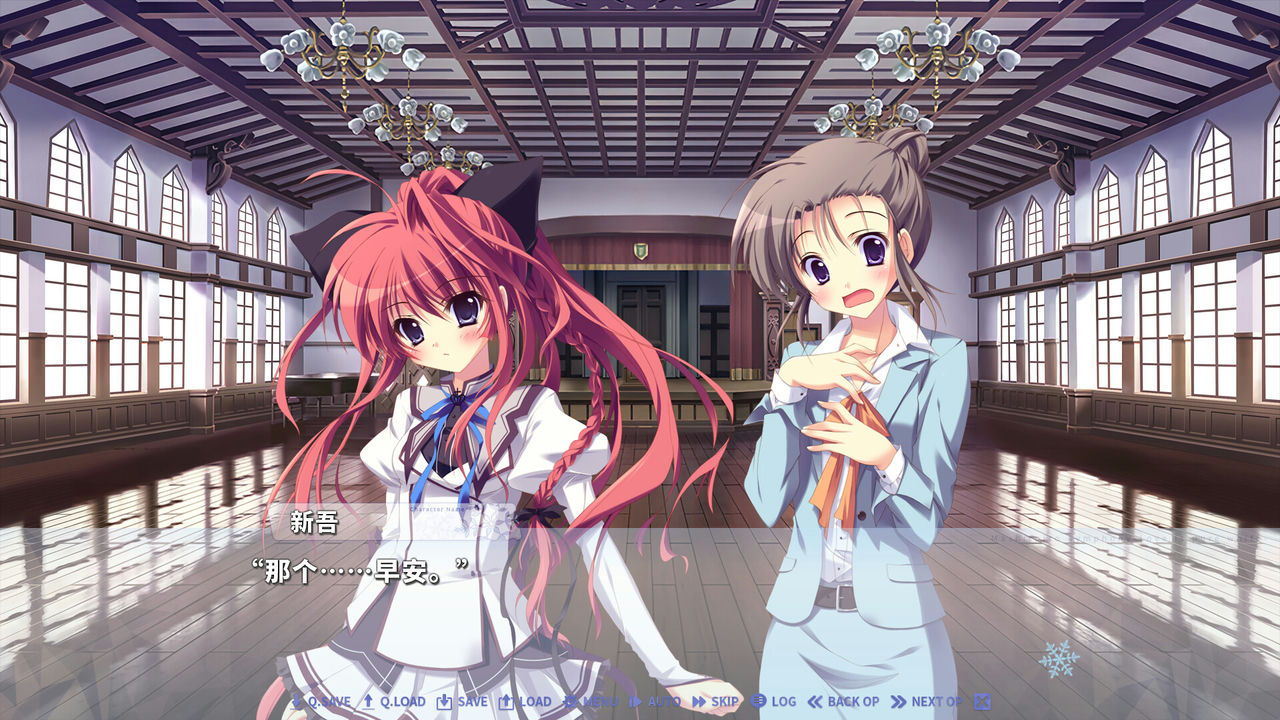Screen dimensions: 1280x720
Task: Open the load screen with the LOAD icon
Action: (508, 703)
